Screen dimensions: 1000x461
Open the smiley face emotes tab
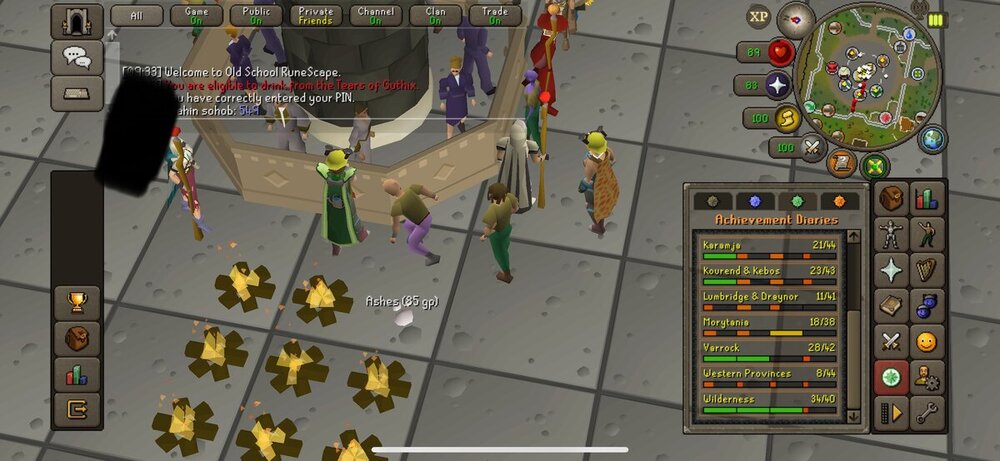pyautogui.click(x=928, y=342)
